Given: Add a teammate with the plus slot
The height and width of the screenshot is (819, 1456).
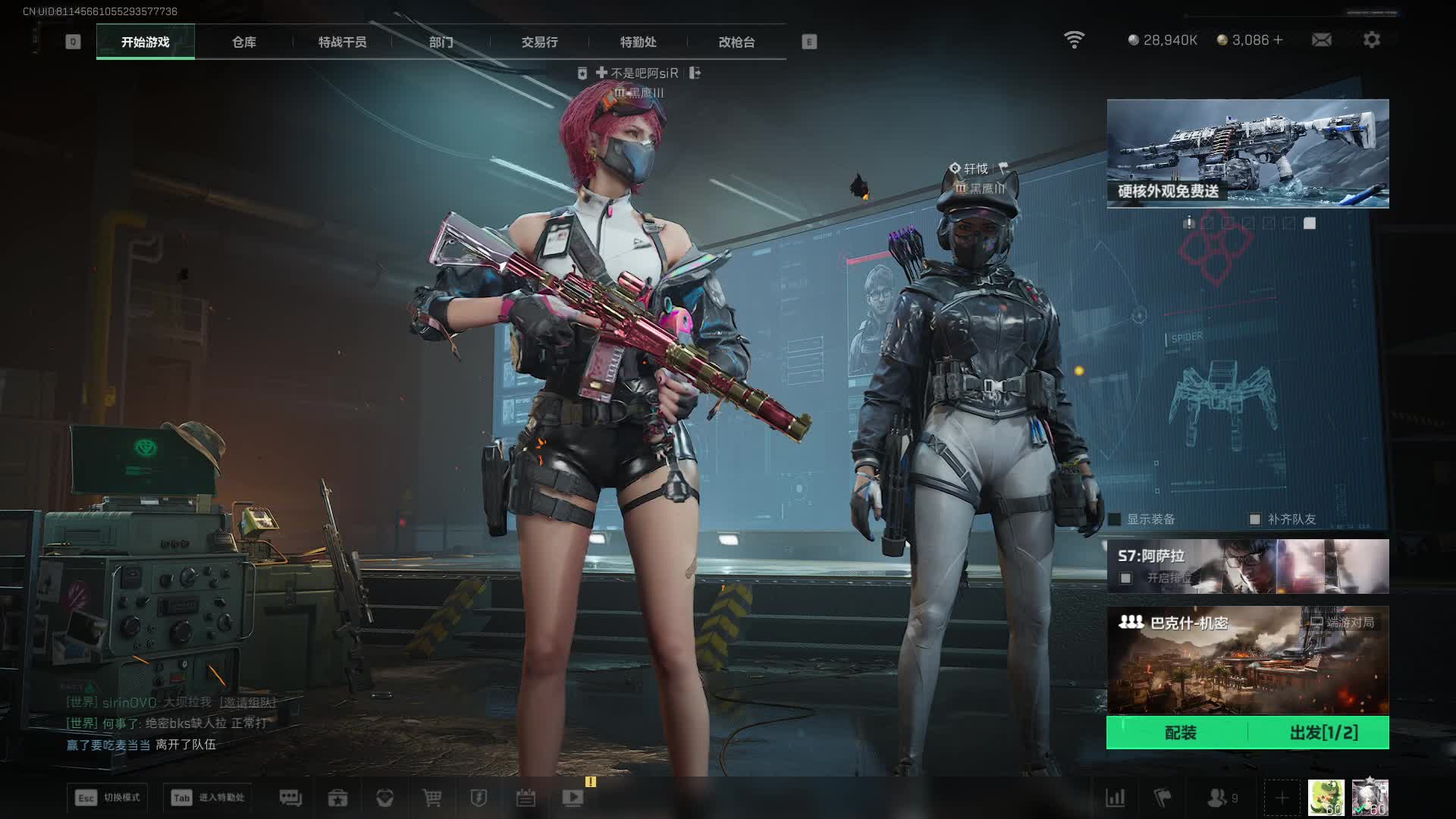Looking at the screenshot, I should coord(1282,798).
